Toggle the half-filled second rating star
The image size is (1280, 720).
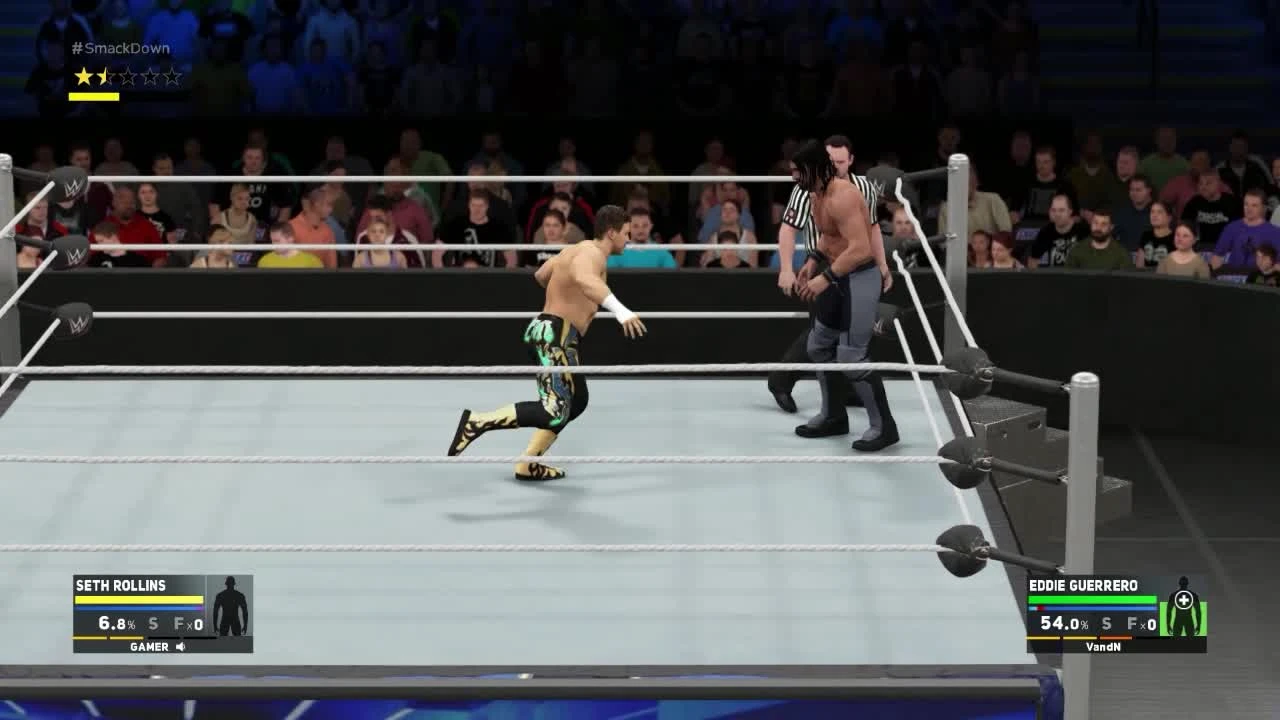104,75
